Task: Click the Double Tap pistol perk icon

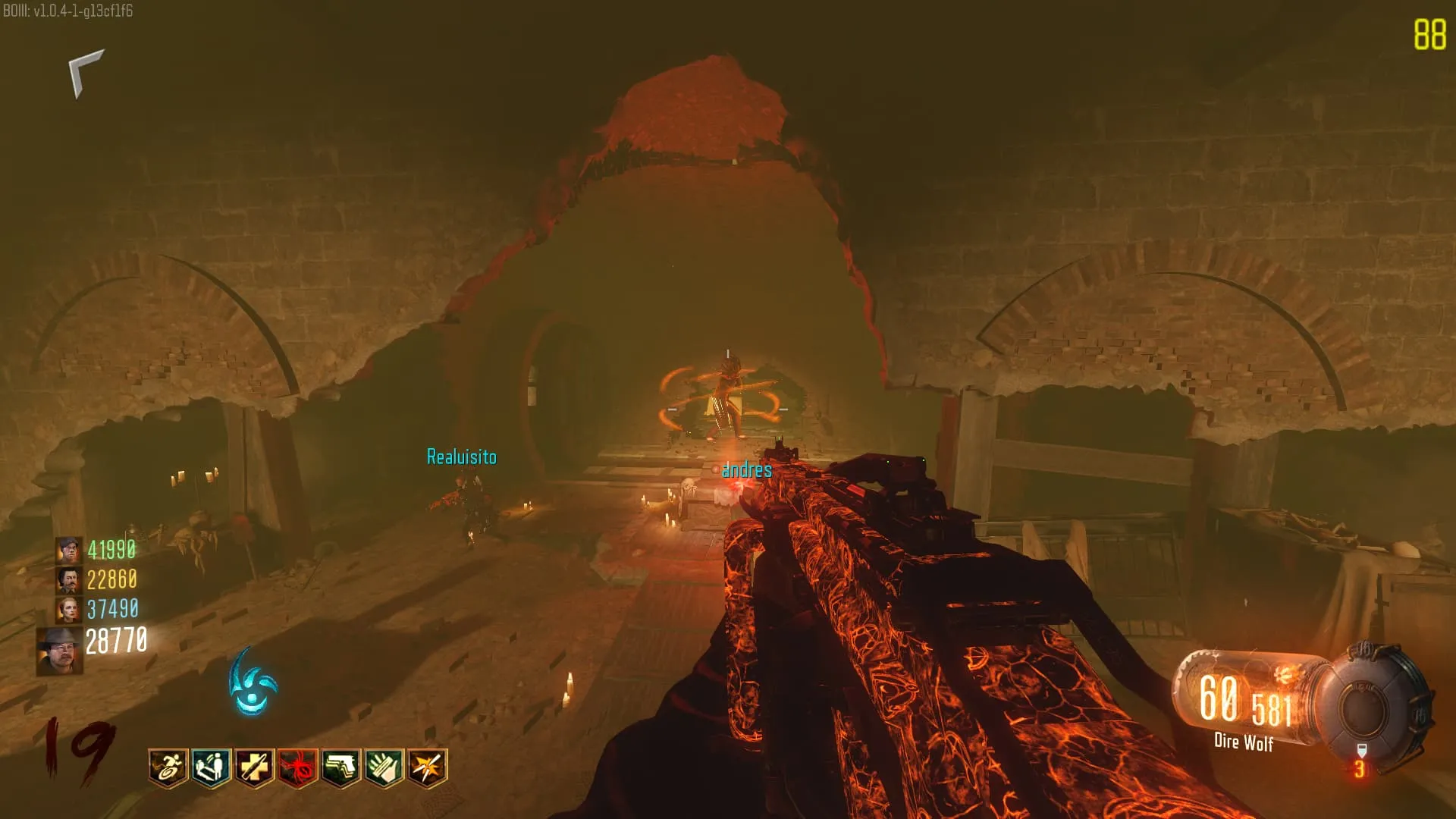Action: 340,767
